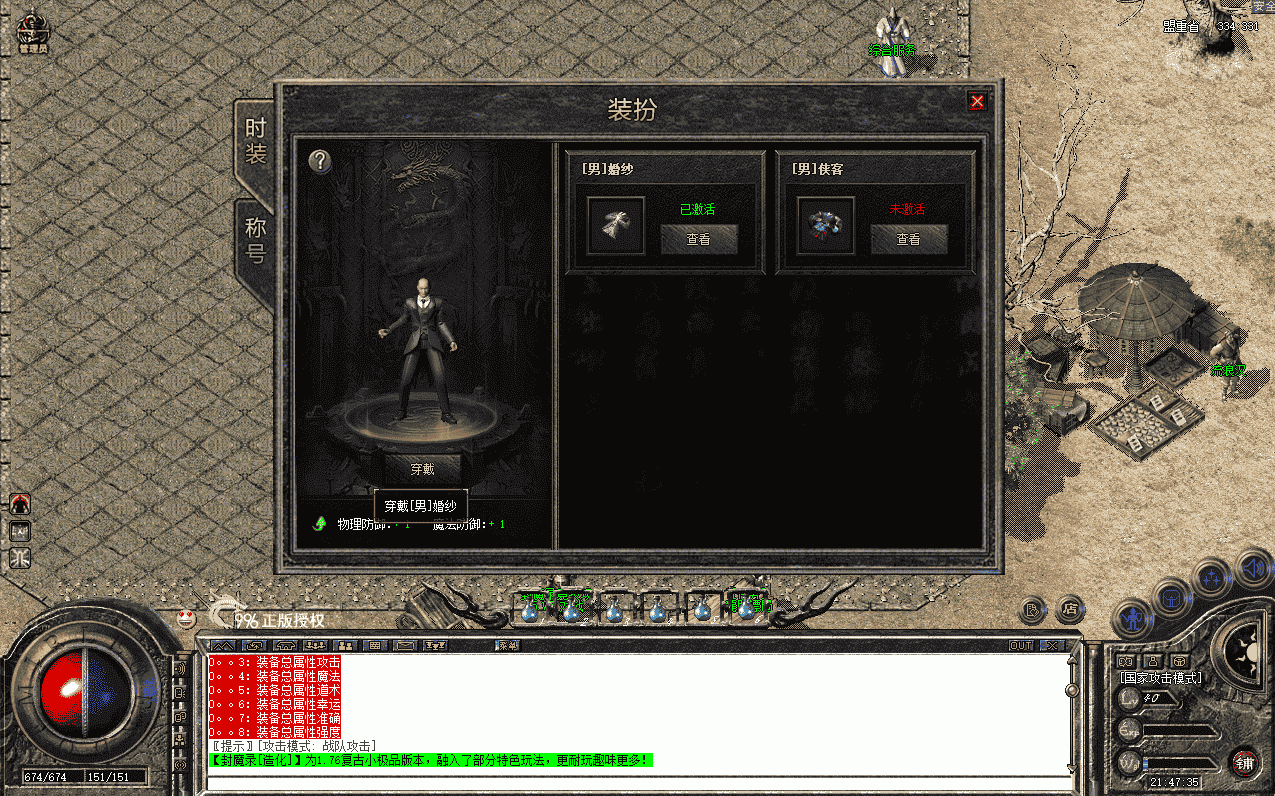The height and width of the screenshot is (796, 1275).
Task: Click the OUT button above chat
Action: pyautogui.click(x=1020, y=646)
